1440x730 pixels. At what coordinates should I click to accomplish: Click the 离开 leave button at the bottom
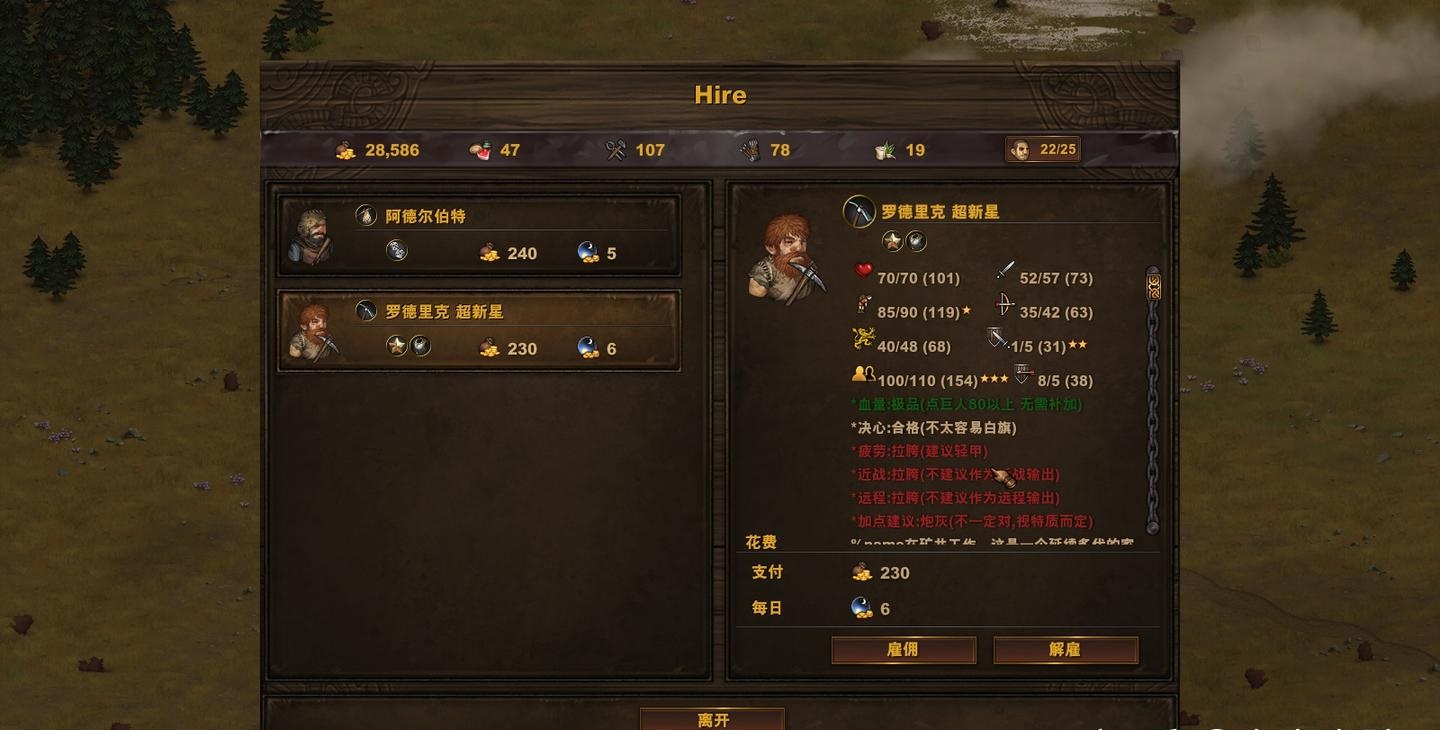point(712,719)
